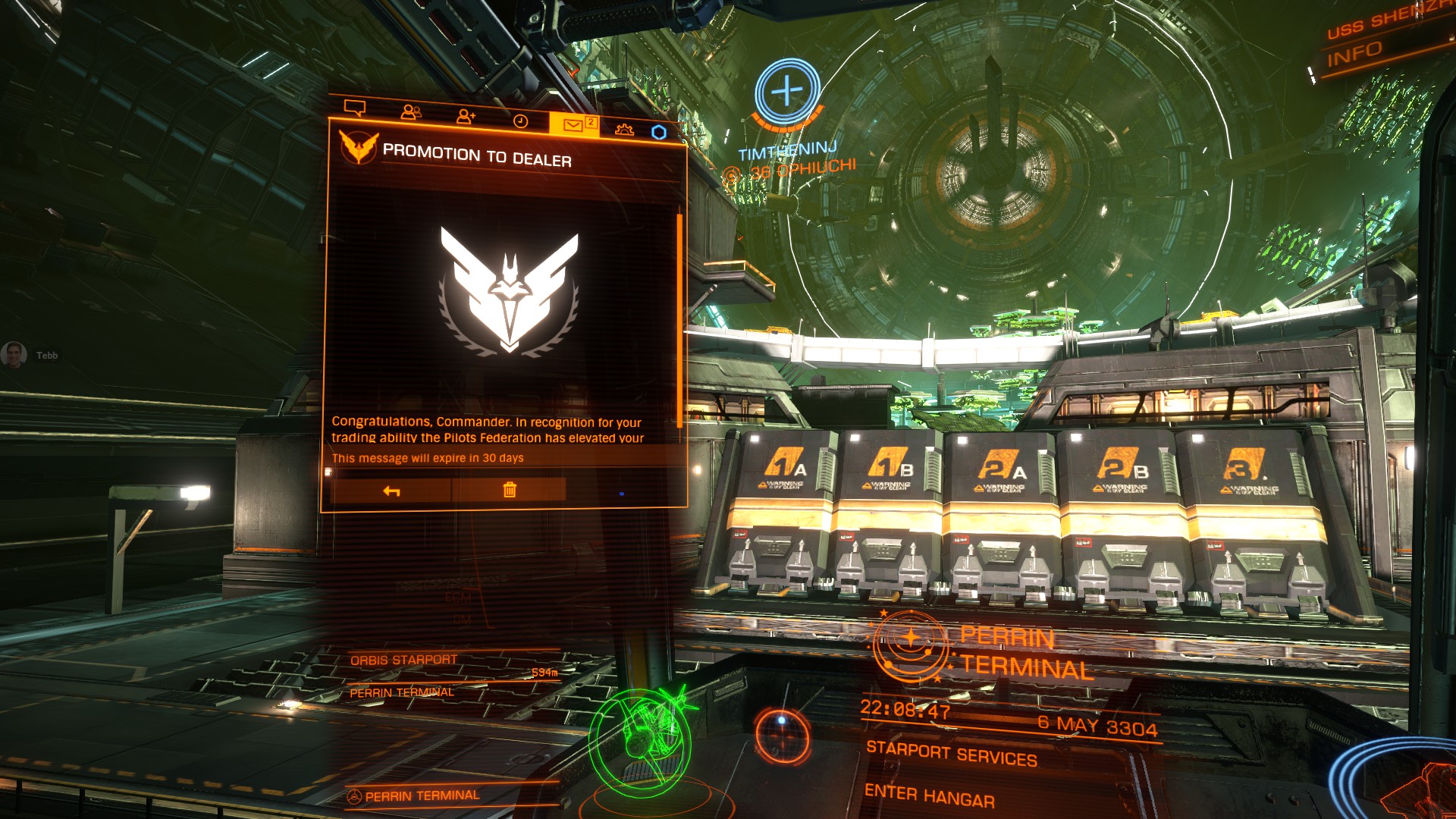Viewport: 1456px width, 819px height.
Task: Select the inbox envelope tab
Action: pyautogui.click(x=573, y=125)
